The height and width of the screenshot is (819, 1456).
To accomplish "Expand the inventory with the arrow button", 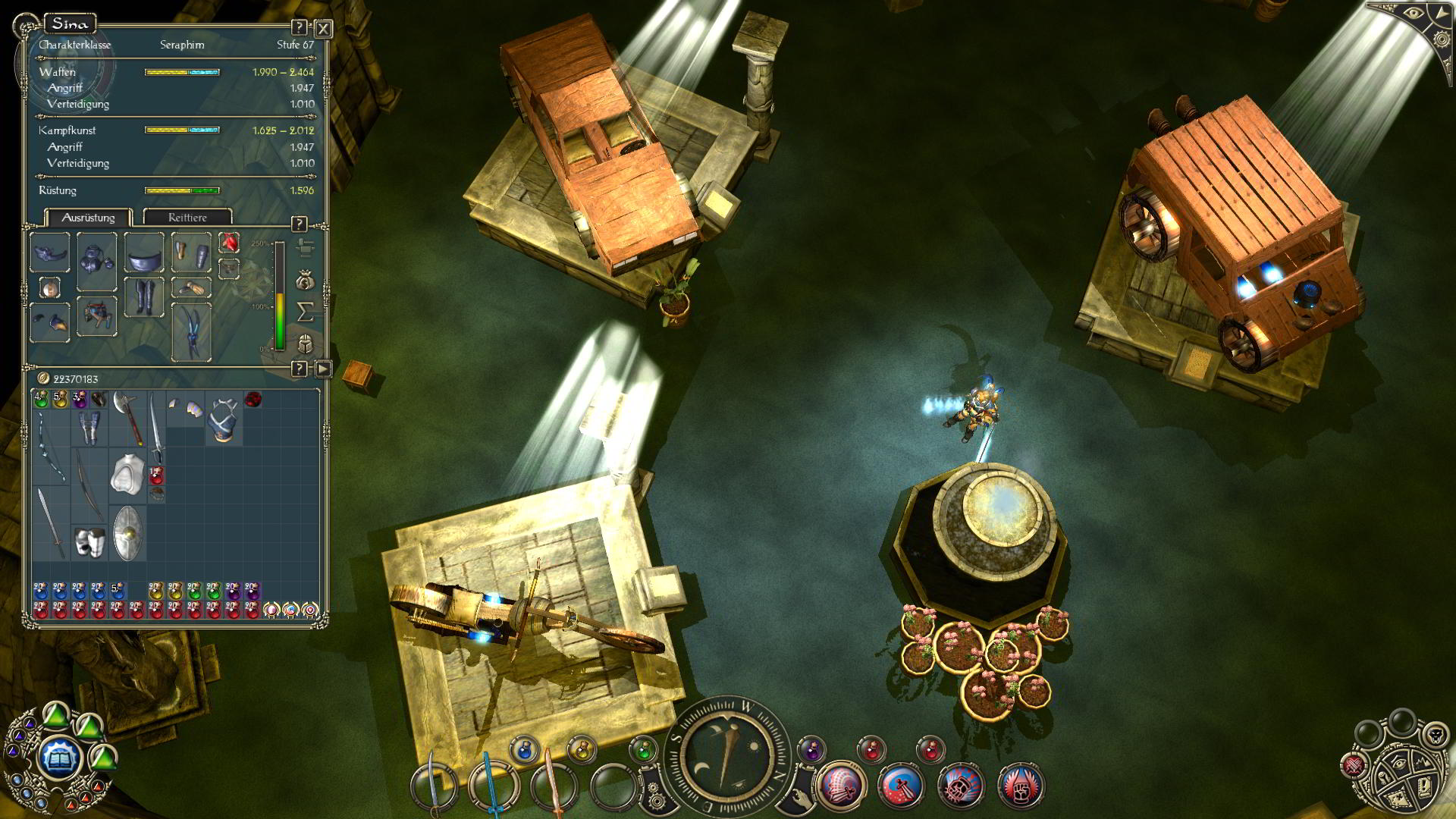I will pos(323,369).
